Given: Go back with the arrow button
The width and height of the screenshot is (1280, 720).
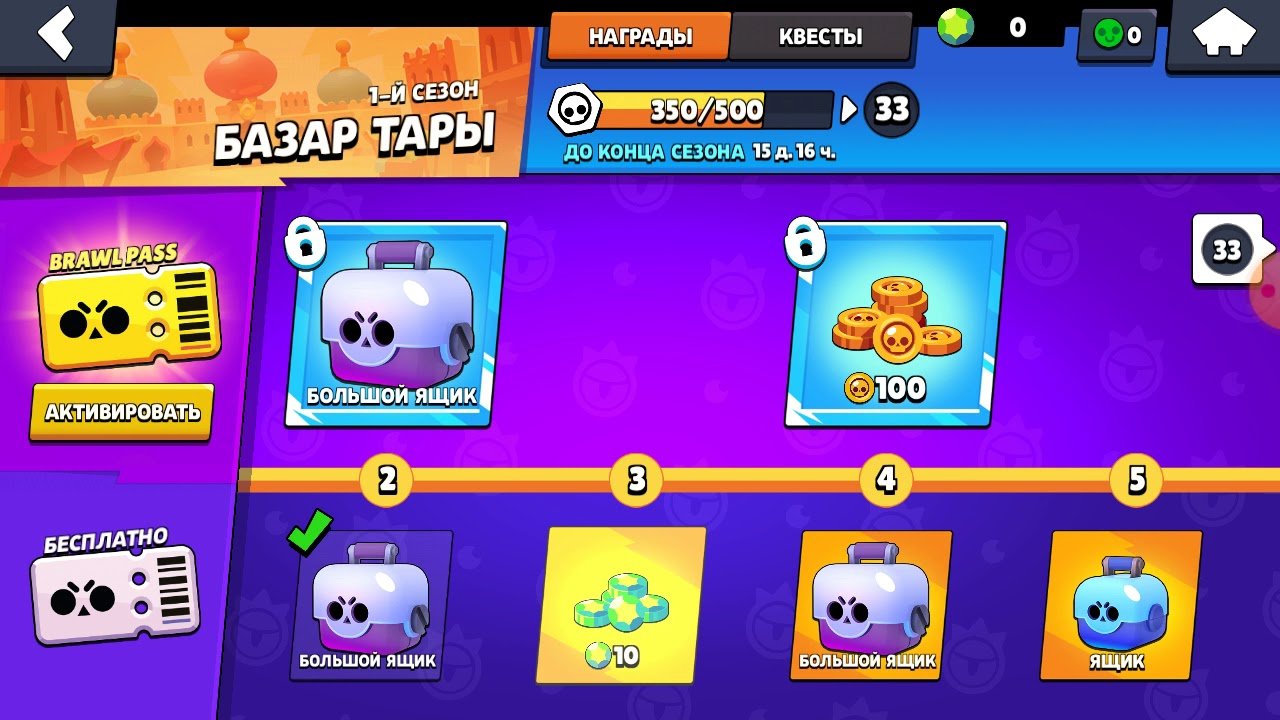Looking at the screenshot, I should coord(56,34).
